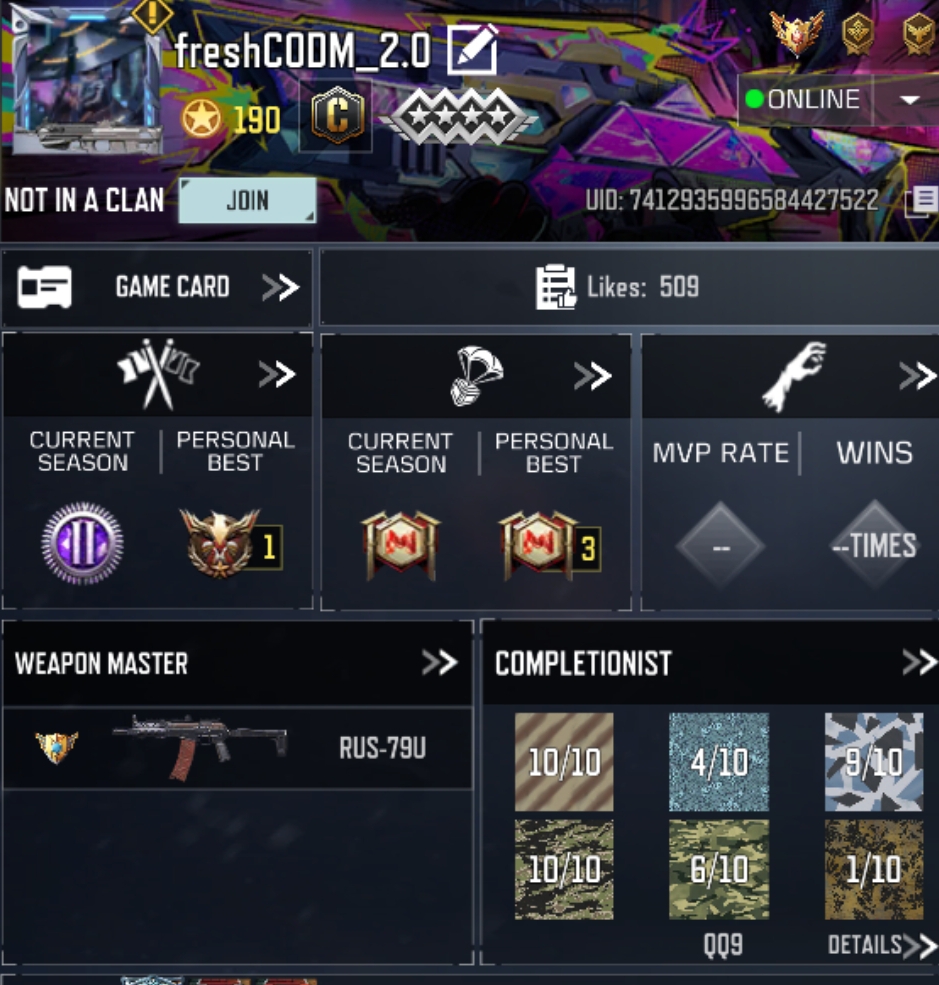
Task: Copy the UID with the copy icon
Action: (922, 201)
